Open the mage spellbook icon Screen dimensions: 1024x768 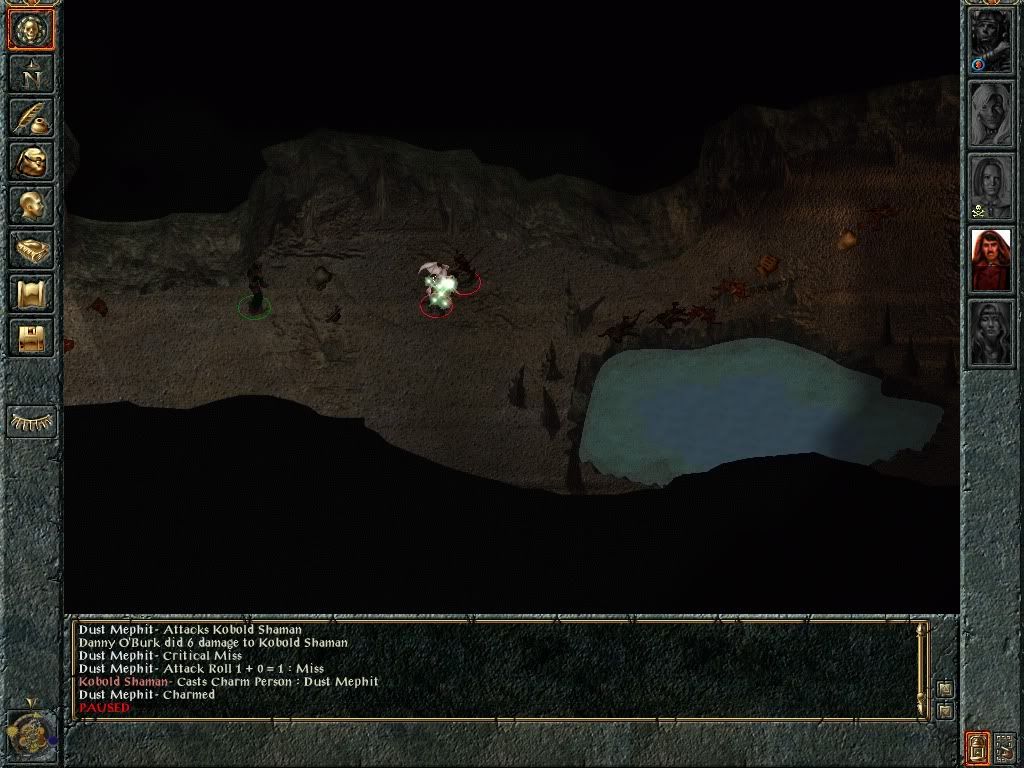click(32, 250)
